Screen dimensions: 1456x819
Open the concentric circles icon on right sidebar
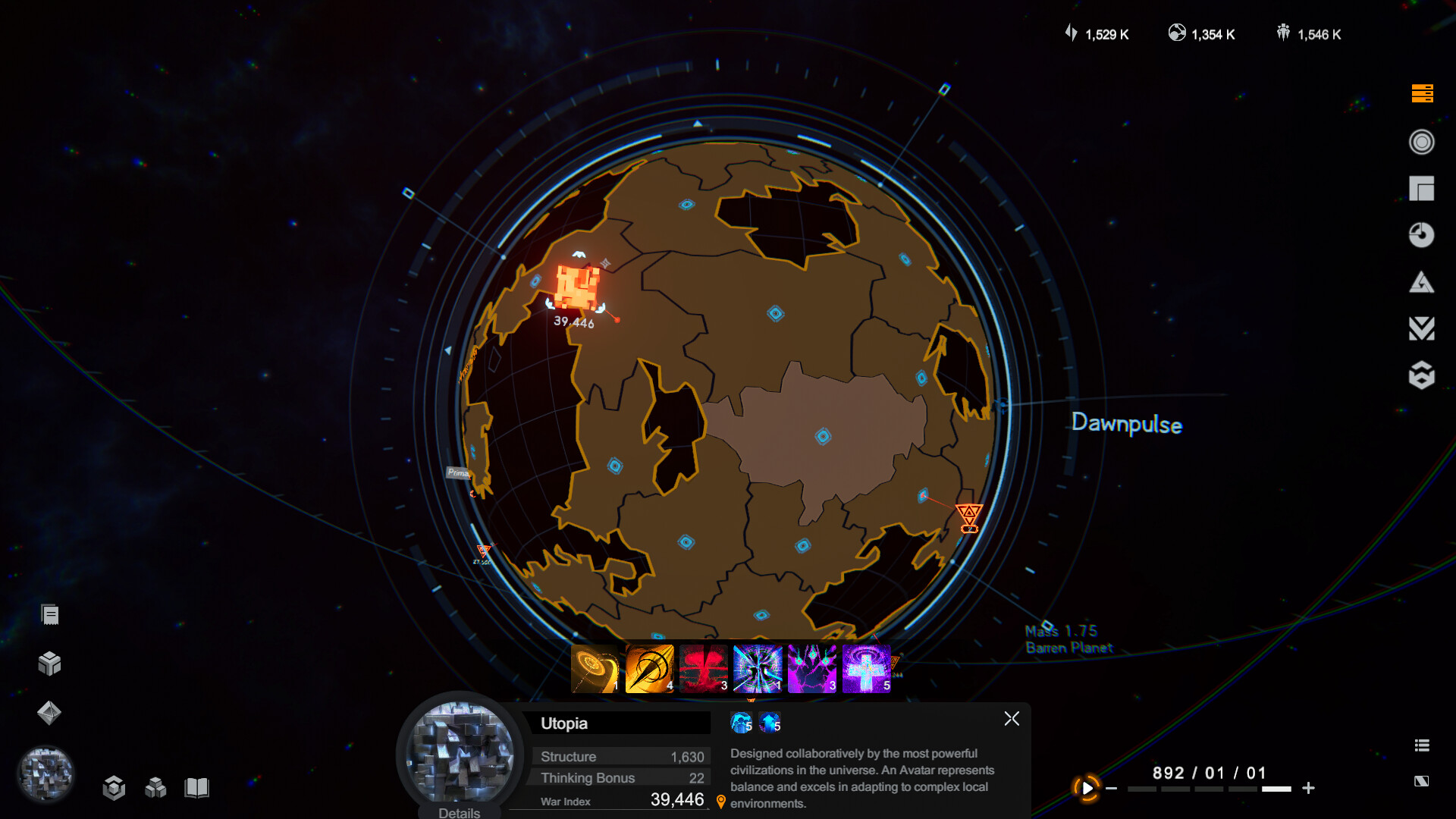1423,143
